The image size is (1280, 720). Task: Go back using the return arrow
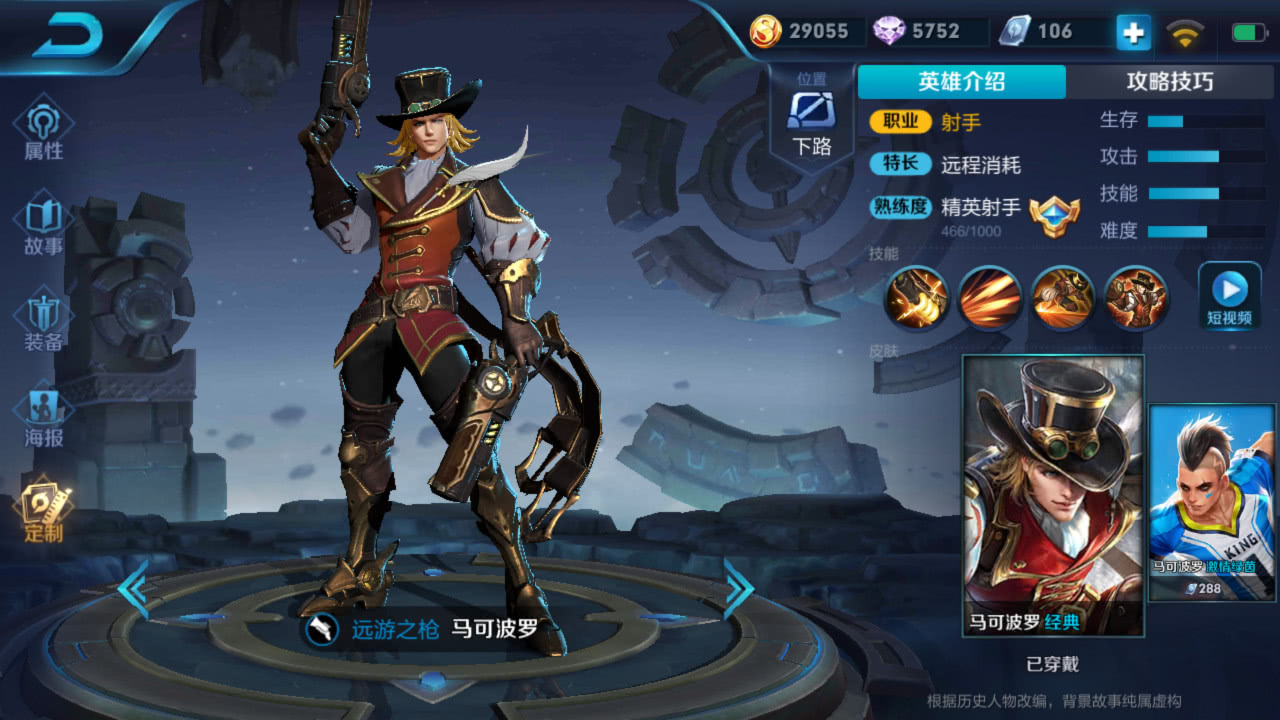tap(68, 38)
